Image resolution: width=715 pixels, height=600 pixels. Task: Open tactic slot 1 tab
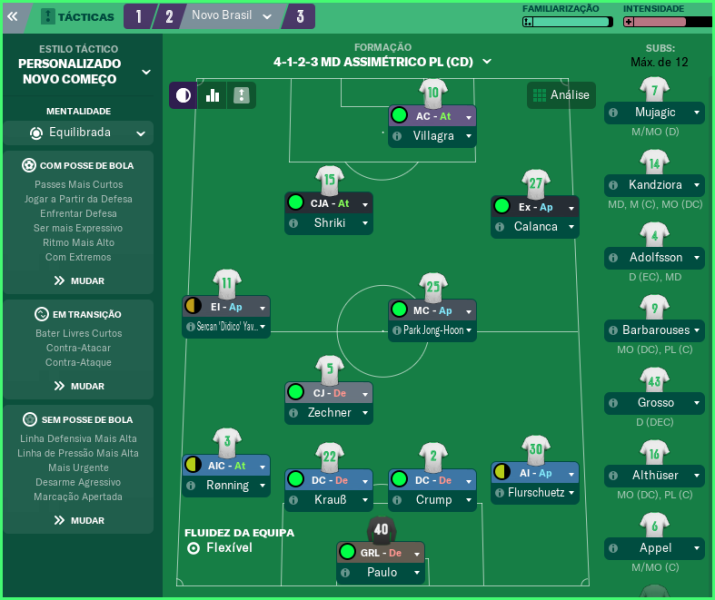click(139, 16)
